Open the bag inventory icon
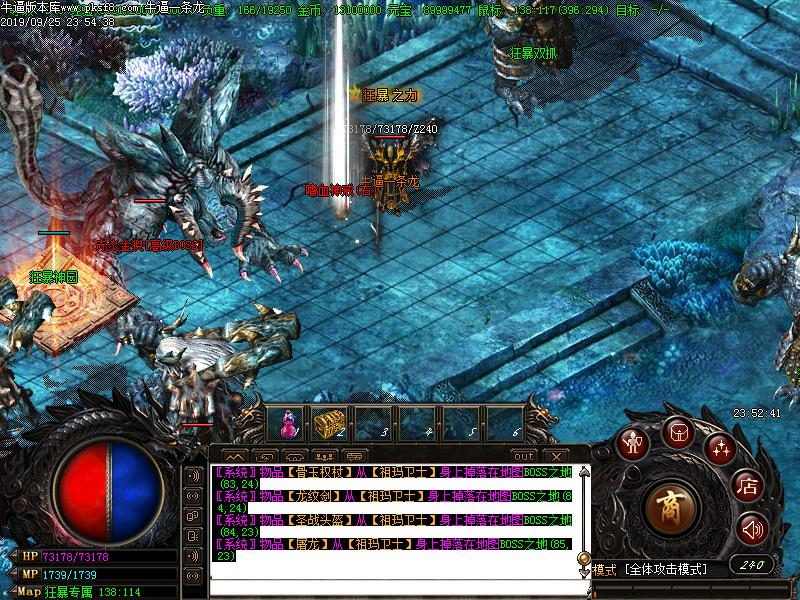800x600 pixels. pos(677,433)
